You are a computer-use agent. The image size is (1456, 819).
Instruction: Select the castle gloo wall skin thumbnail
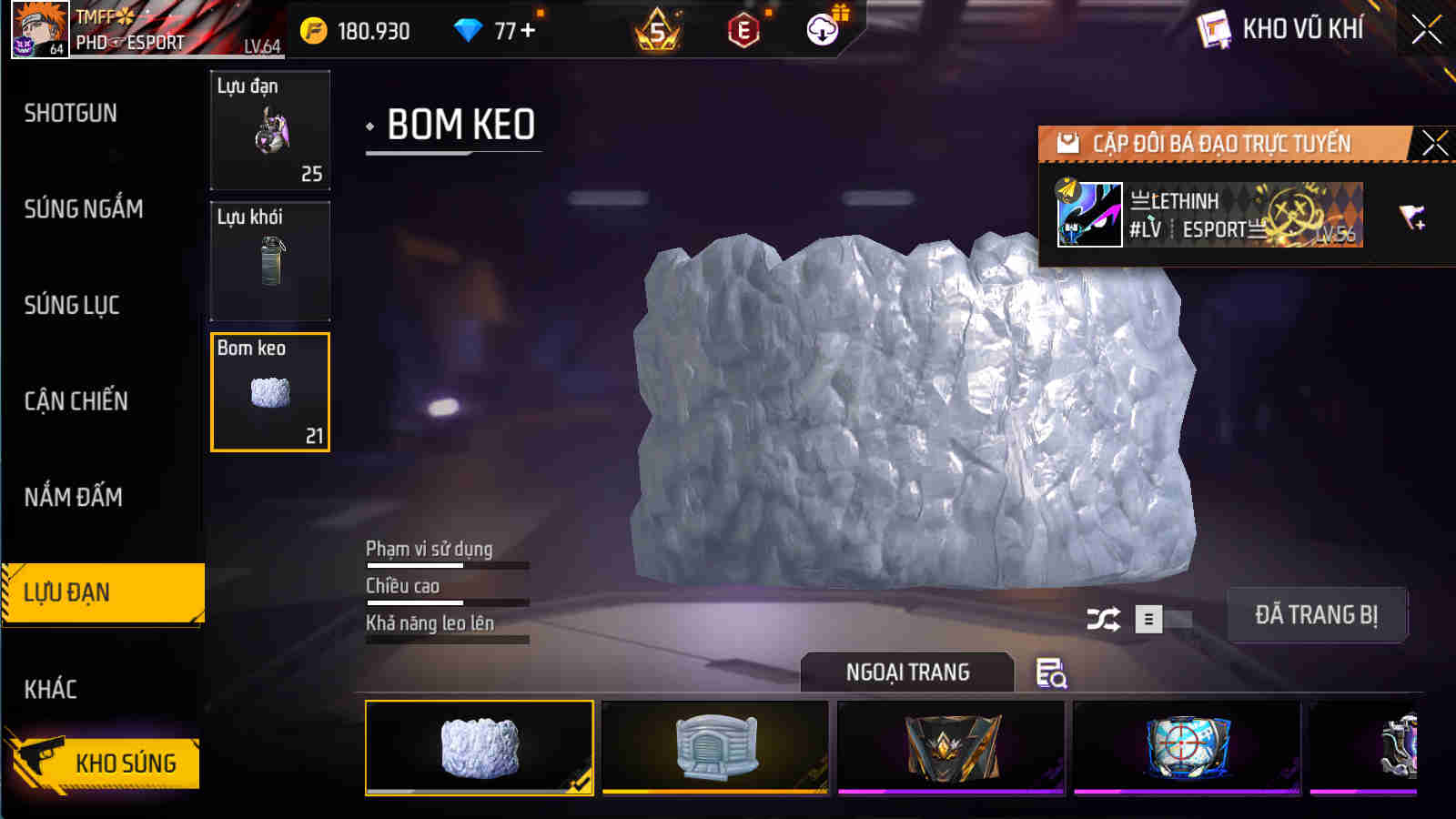click(x=715, y=748)
